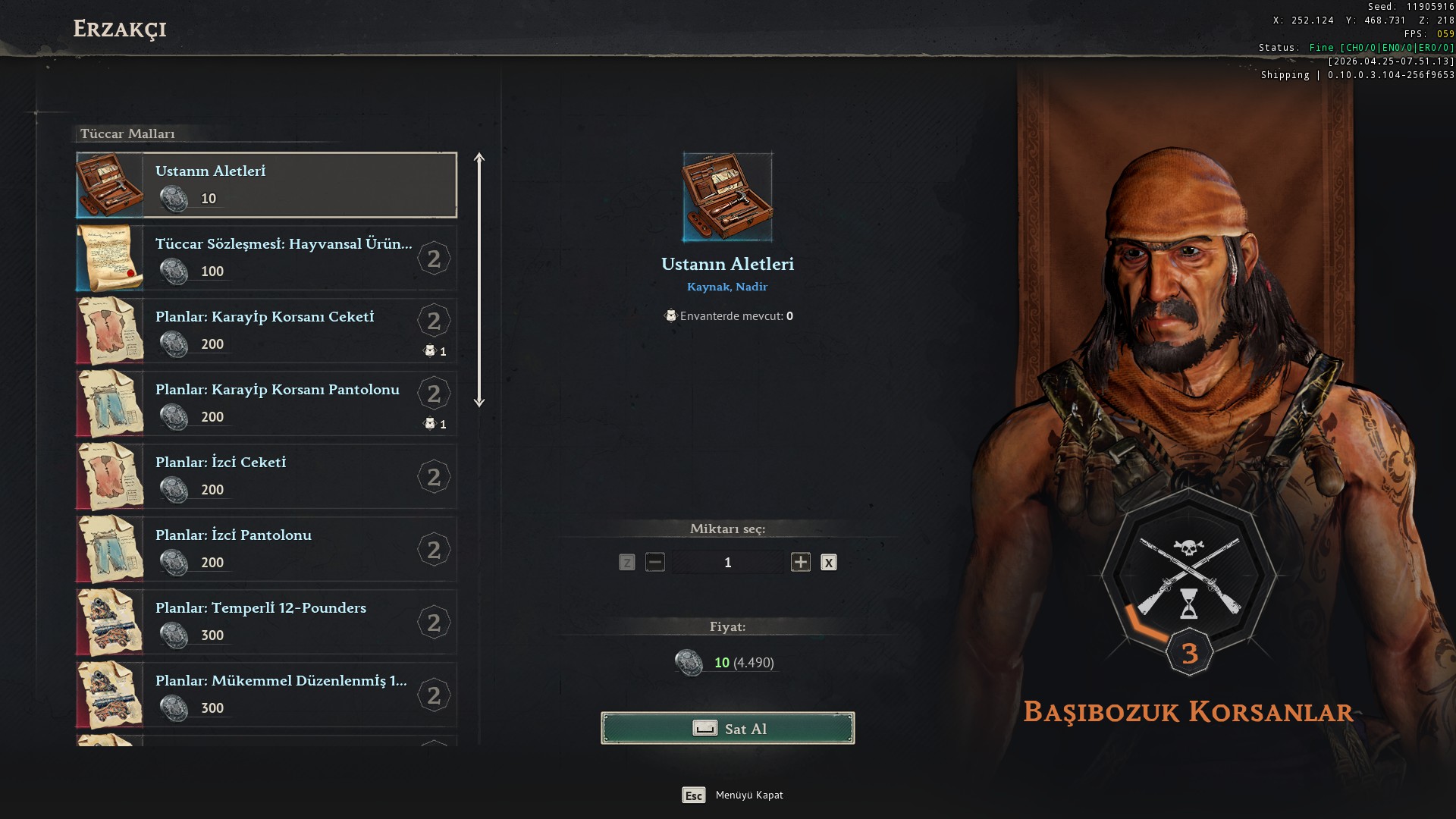Choose Tüccar Sözleşmesi: Hayvansal Ürün row
The width and height of the screenshot is (1456, 819).
tap(266, 258)
